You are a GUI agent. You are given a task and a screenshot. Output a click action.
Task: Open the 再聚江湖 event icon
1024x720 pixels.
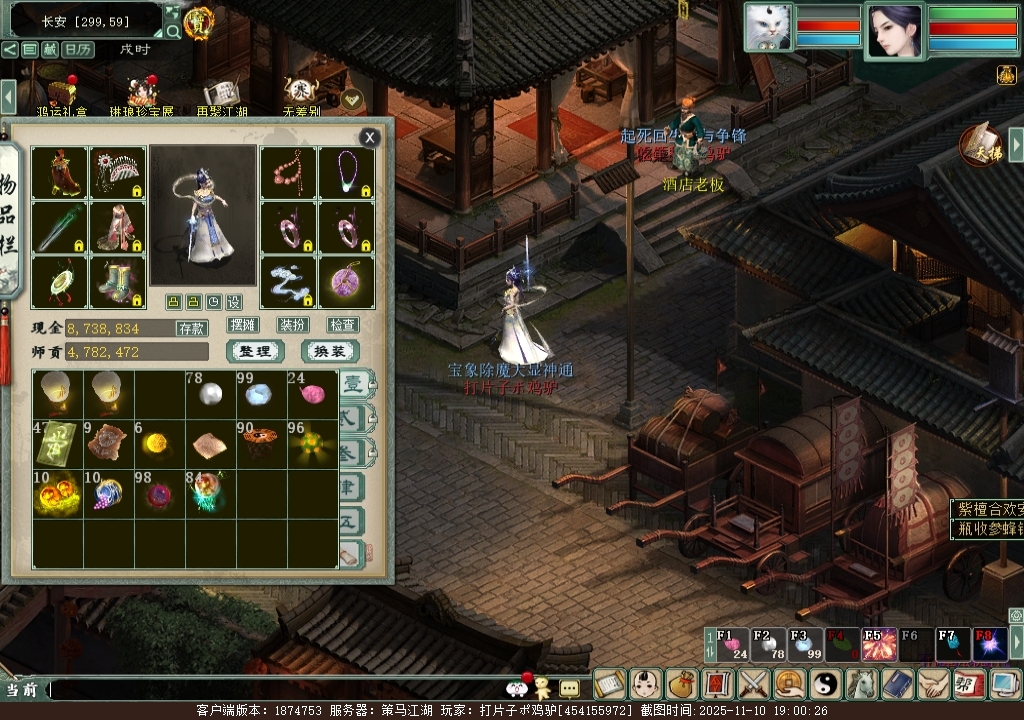[x=221, y=94]
